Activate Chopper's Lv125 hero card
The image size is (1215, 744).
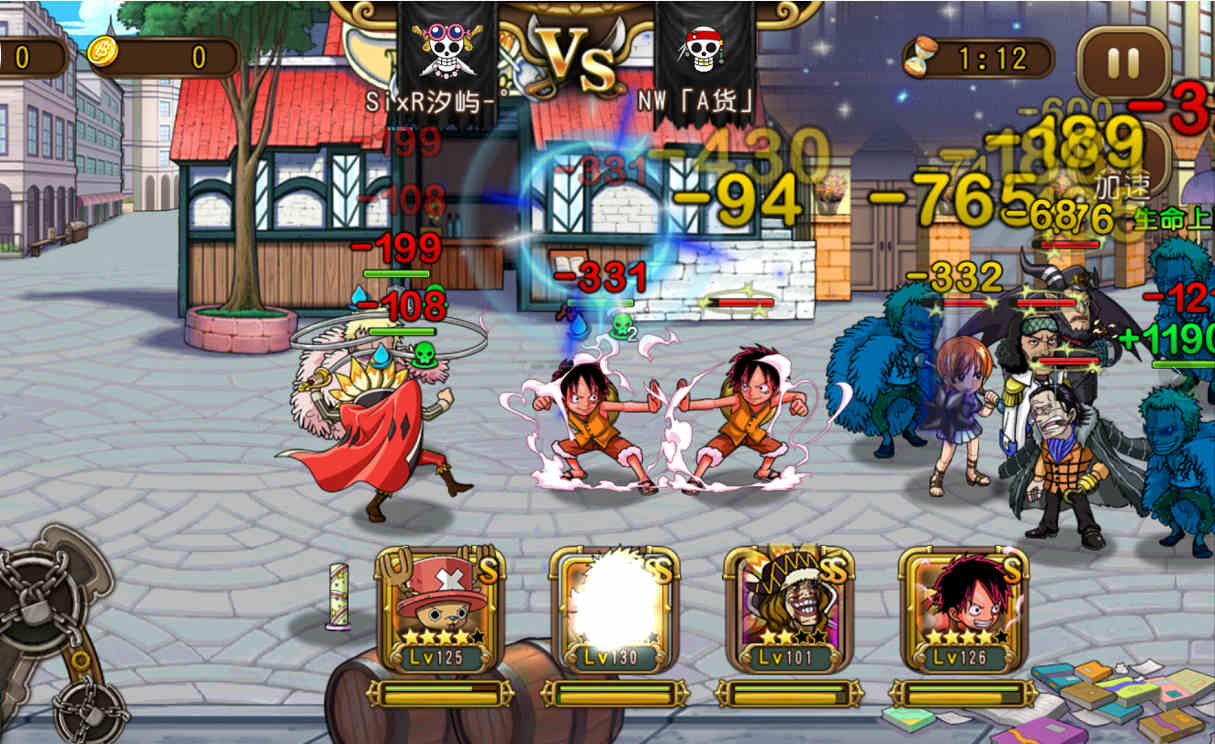pos(439,612)
